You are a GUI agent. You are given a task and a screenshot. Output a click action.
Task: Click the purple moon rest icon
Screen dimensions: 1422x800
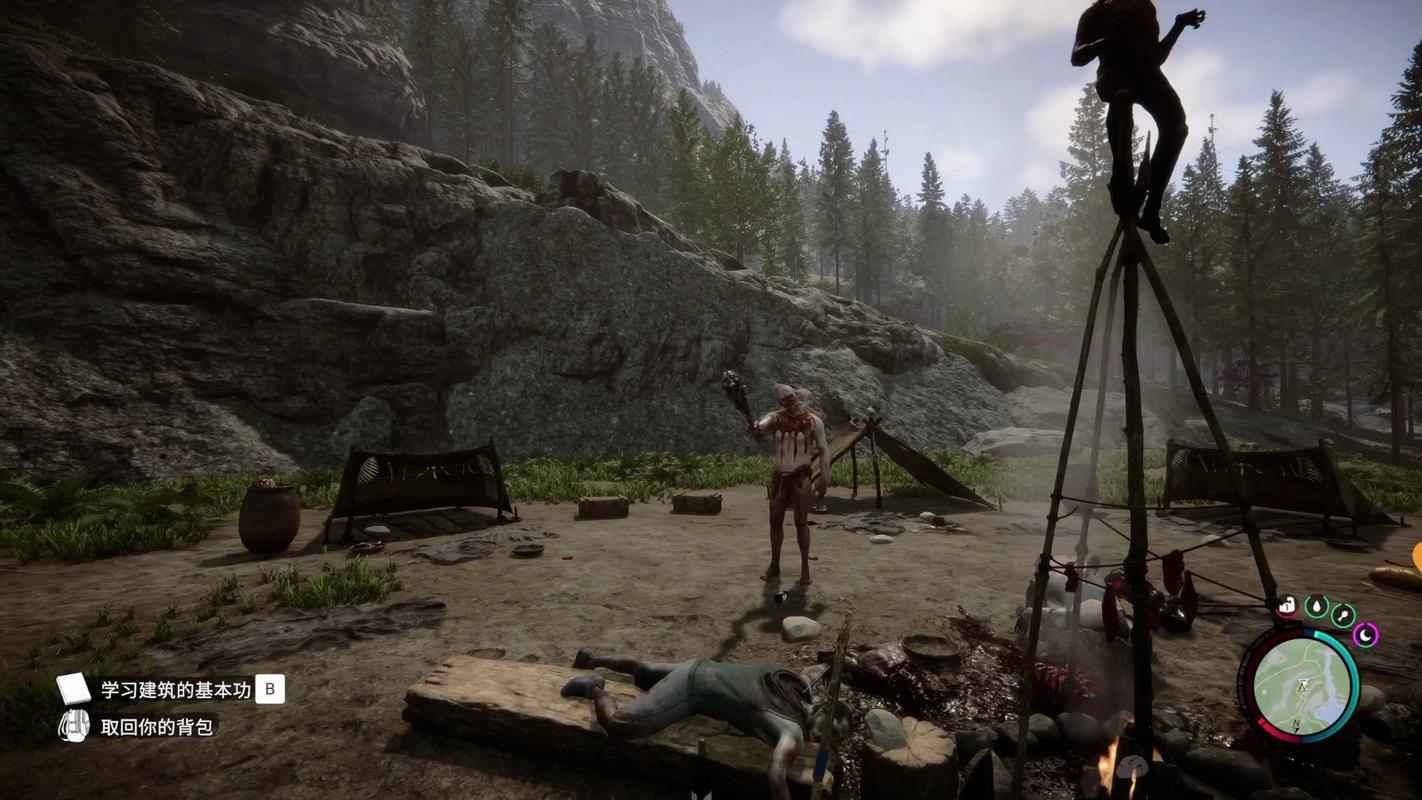(x=1365, y=634)
